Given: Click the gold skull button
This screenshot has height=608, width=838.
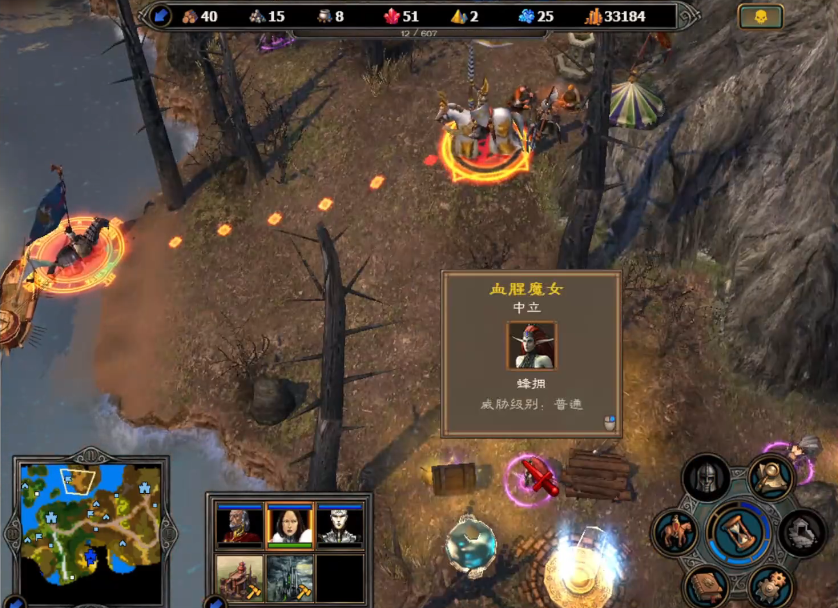Looking at the screenshot, I should coord(760,17).
